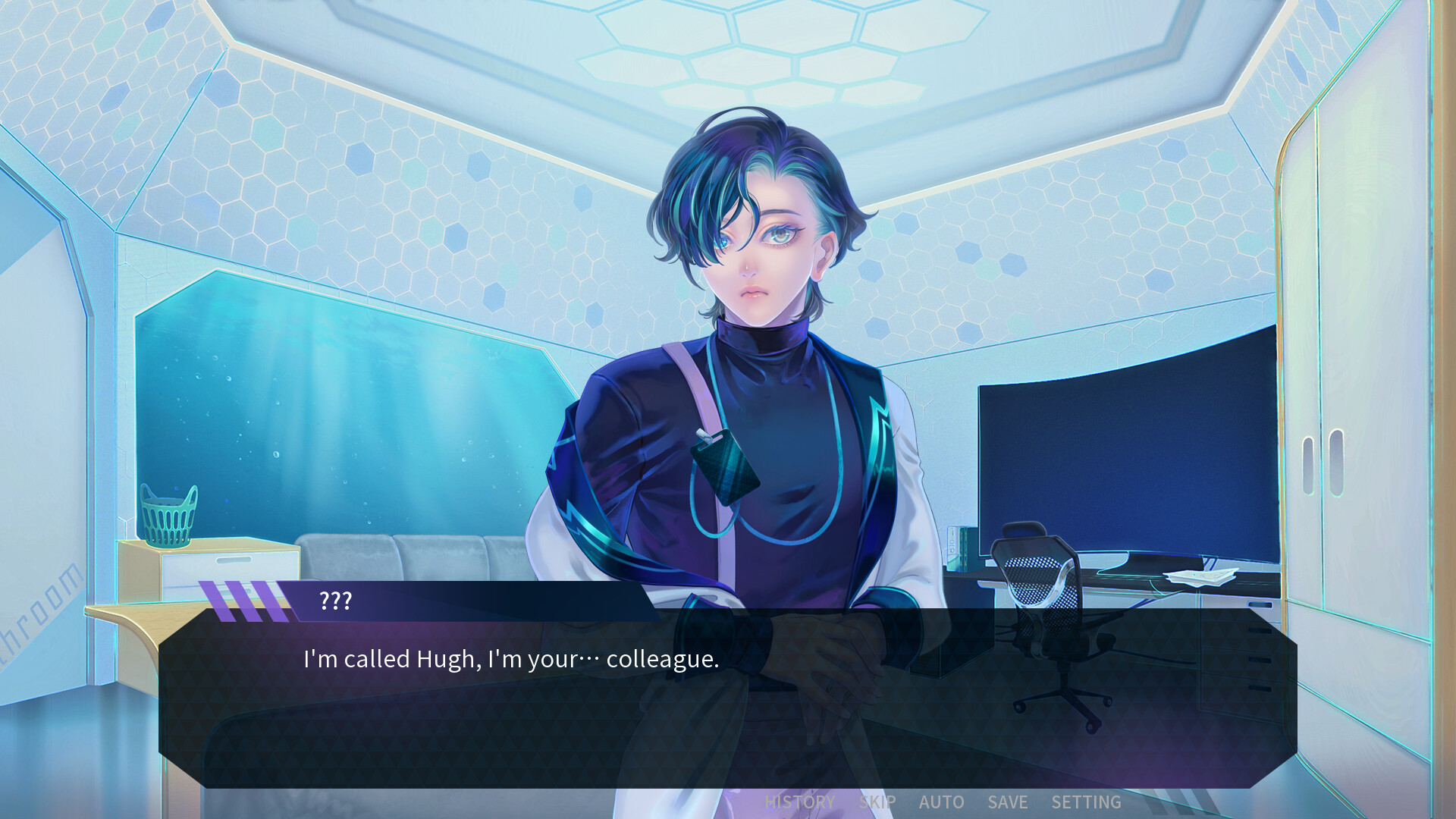Click Hugh's ID badge on his chest
Screen dimensions: 1456x819
coord(726,466)
